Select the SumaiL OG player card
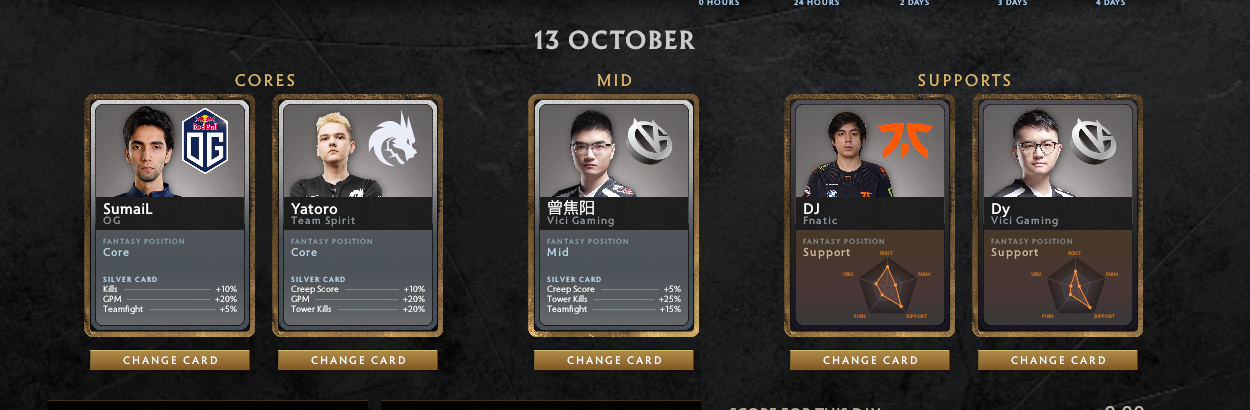This screenshot has width=1250, height=410. click(169, 215)
